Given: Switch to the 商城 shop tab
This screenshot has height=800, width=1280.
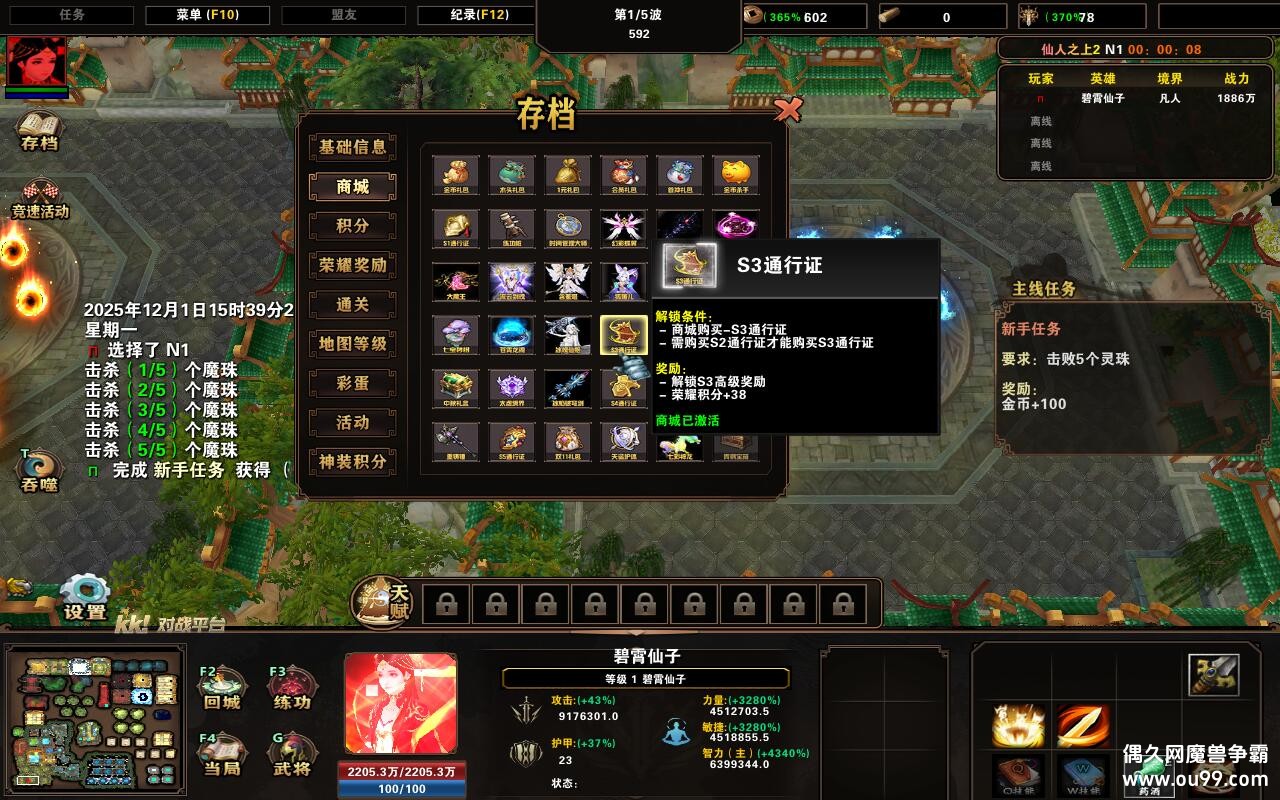Looking at the screenshot, I should point(351,186).
